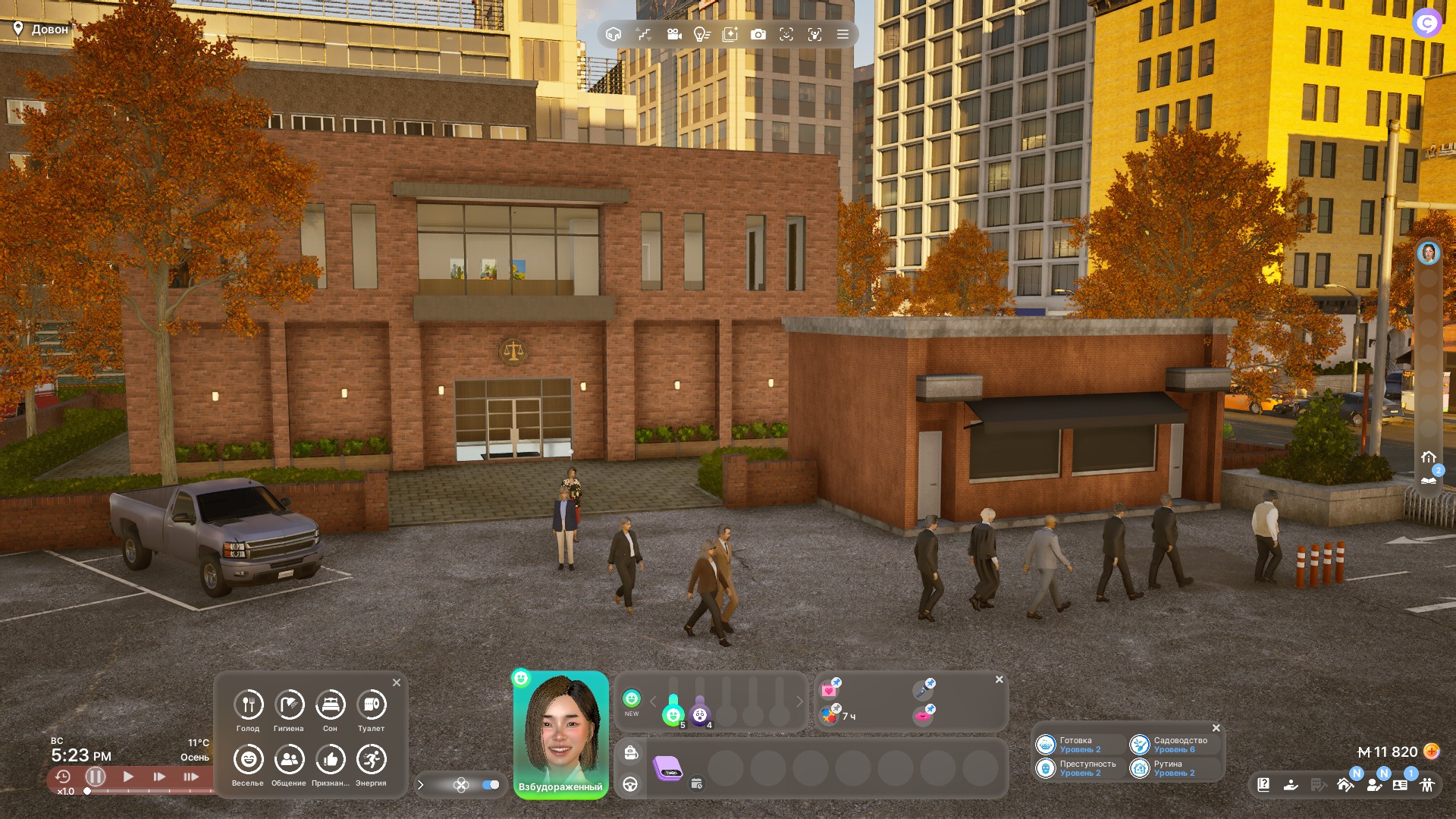Activate the video camera tool

pyautogui.click(x=673, y=34)
